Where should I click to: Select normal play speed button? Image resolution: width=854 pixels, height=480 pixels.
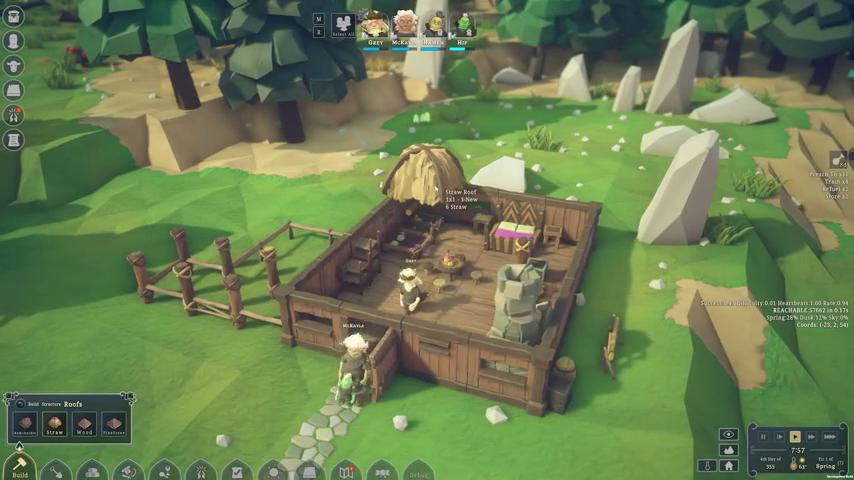[795, 436]
